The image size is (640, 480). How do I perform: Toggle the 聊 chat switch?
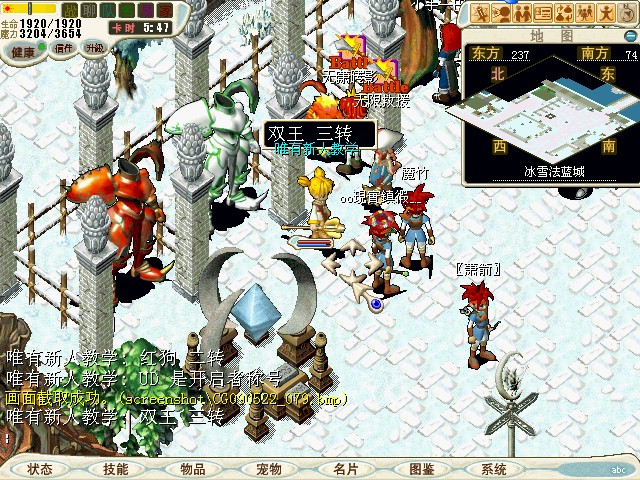click(x=86, y=10)
